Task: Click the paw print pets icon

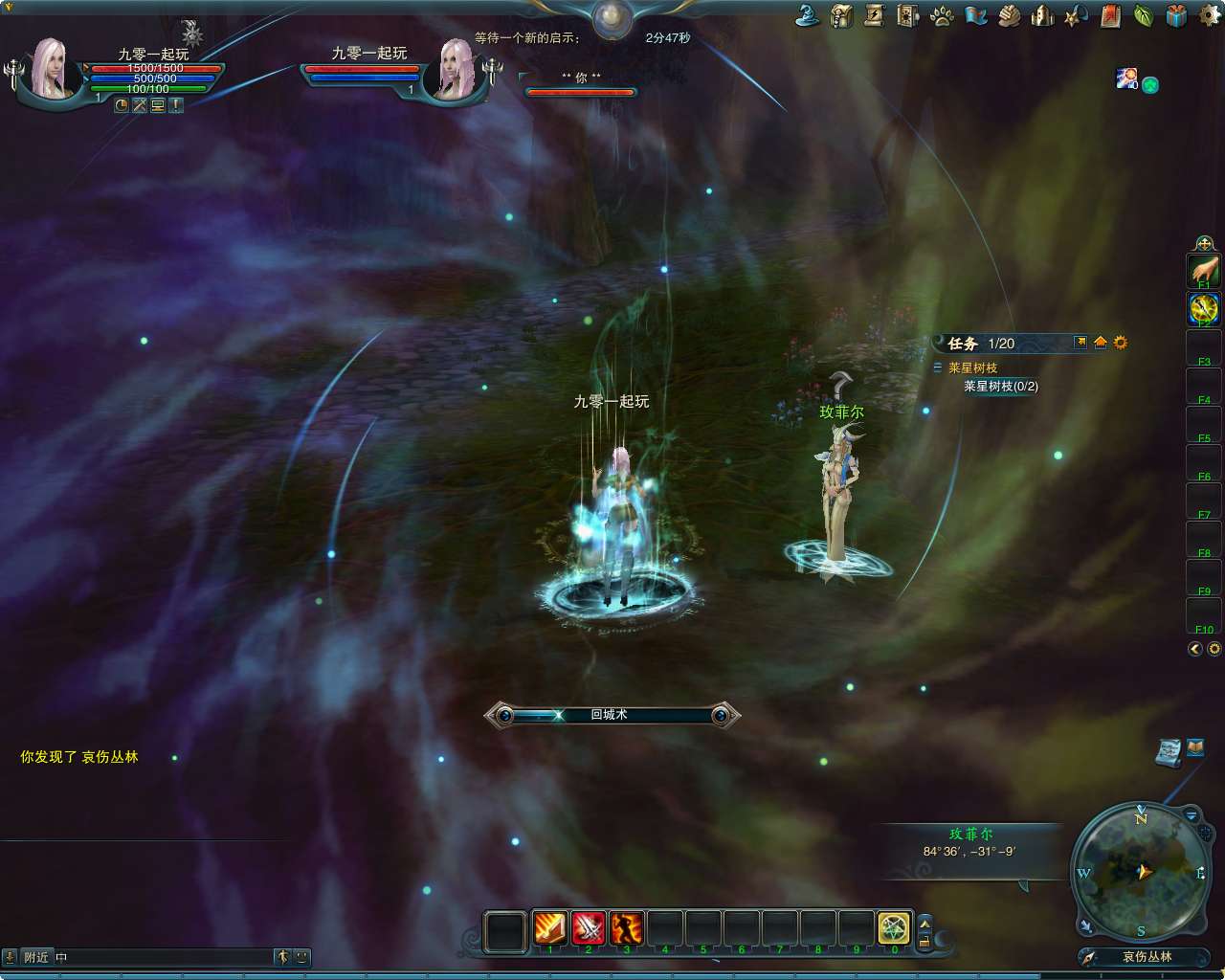Action: point(942,14)
